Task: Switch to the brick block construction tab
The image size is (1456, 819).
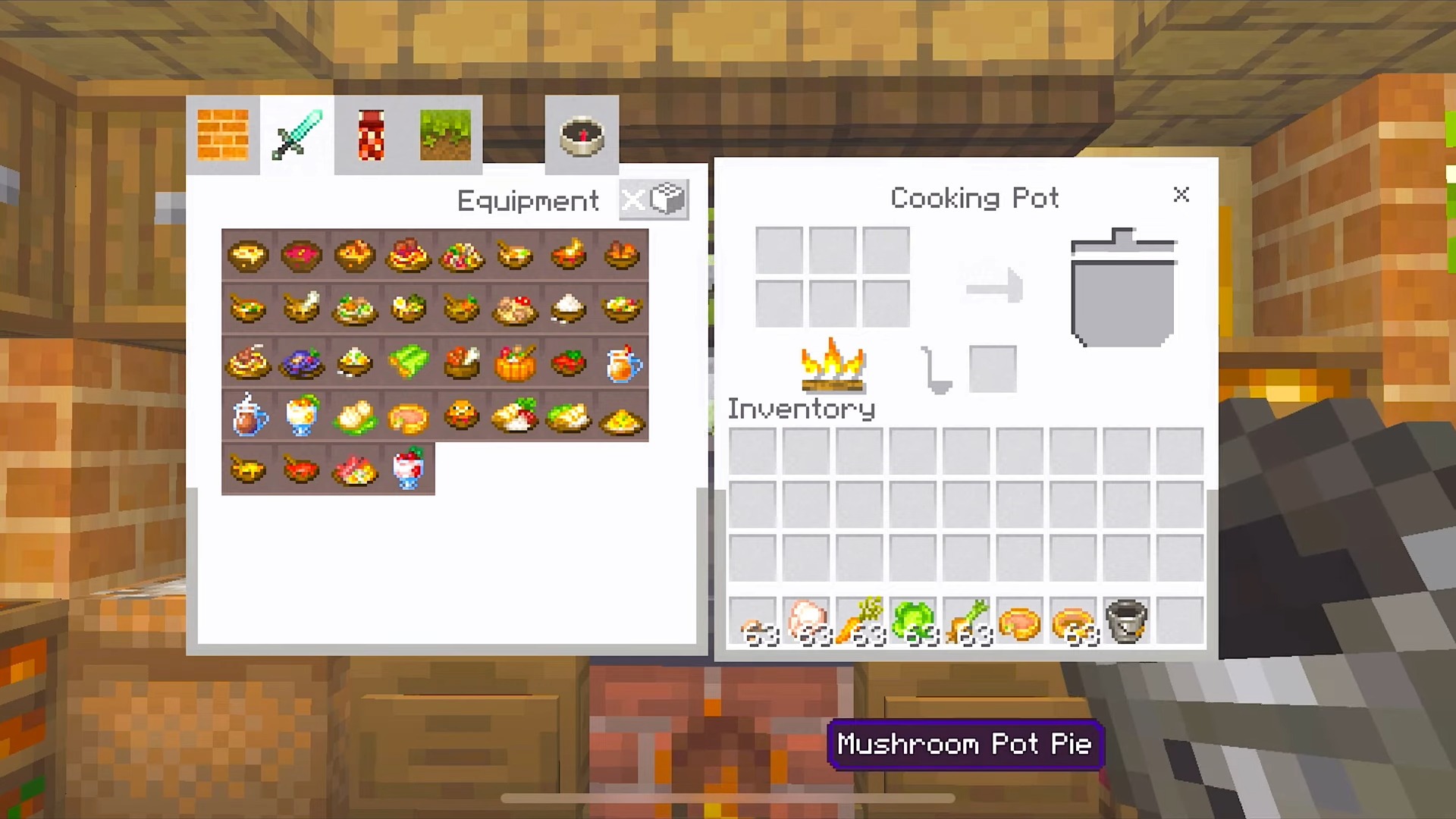Action: (x=223, y=135)
